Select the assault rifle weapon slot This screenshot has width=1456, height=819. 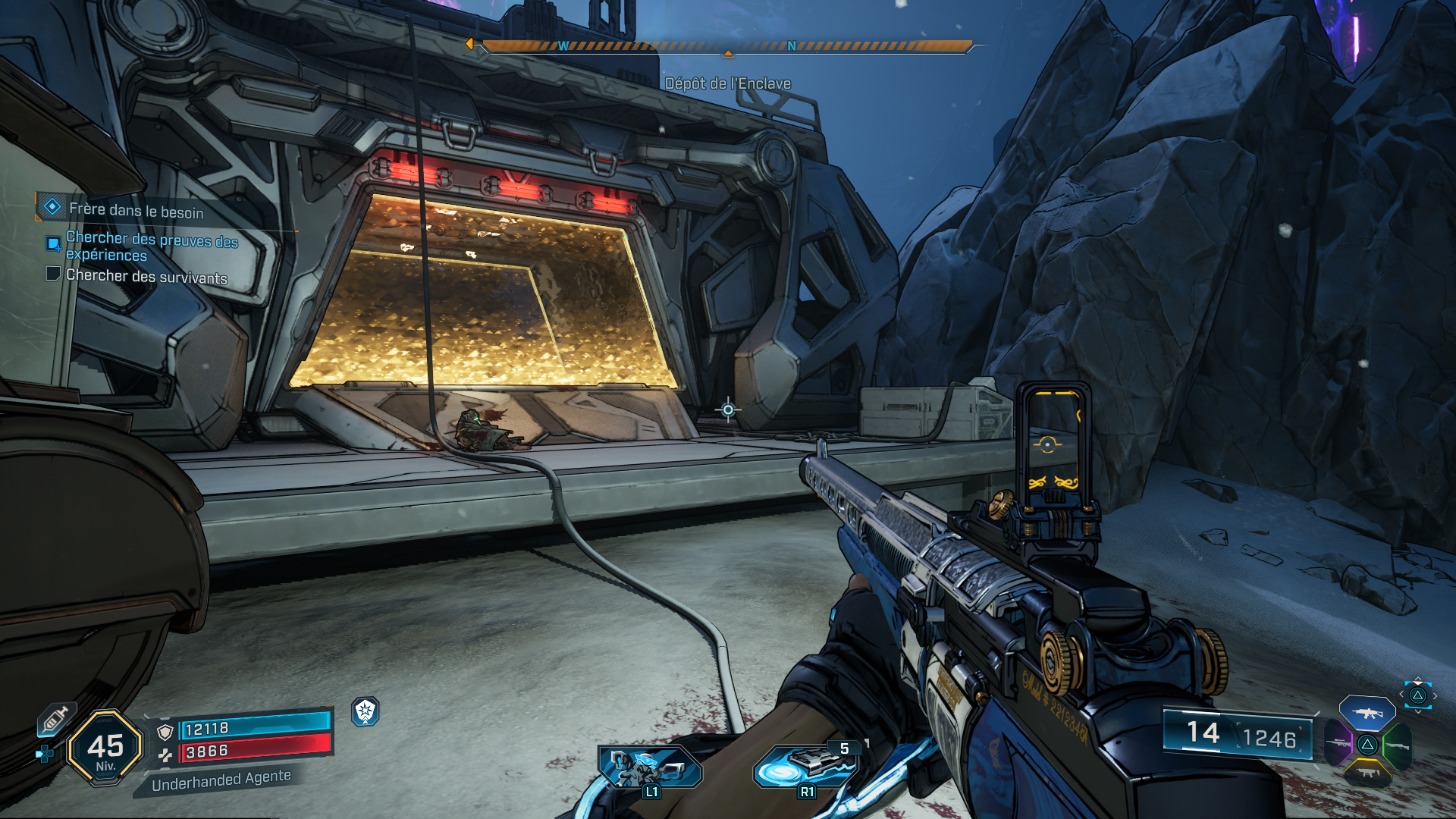[x=1367, y=713]
